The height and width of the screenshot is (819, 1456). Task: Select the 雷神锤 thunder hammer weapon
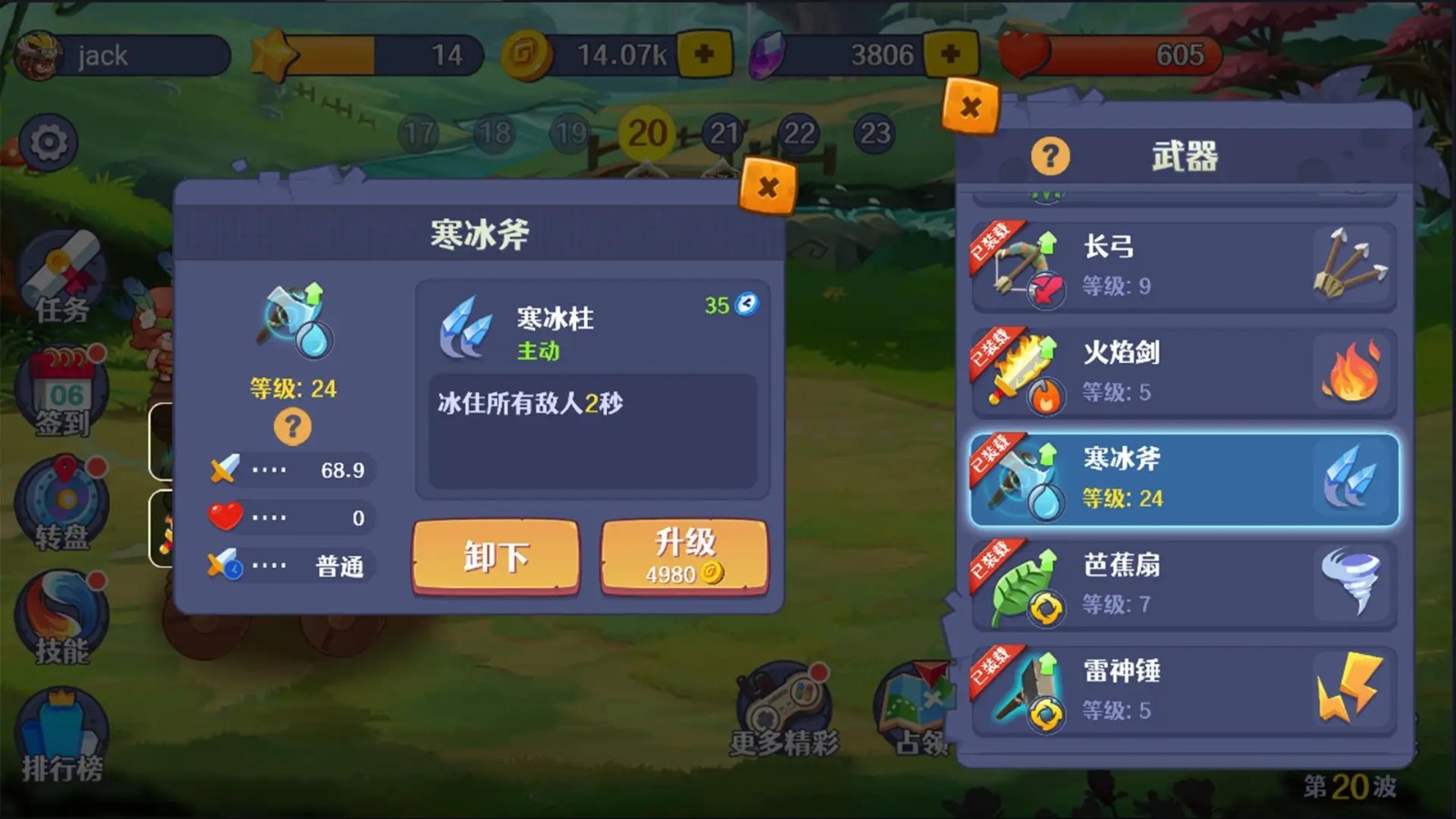click(x=1174, y=689)
